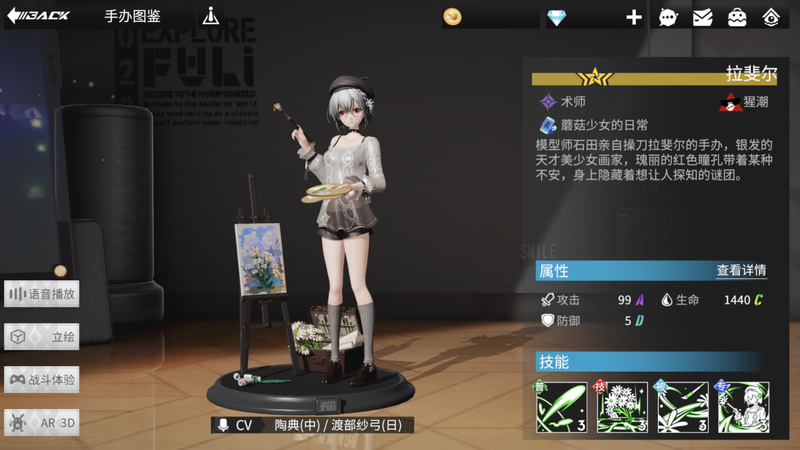Open the bag inventory icon

point(737,17)
